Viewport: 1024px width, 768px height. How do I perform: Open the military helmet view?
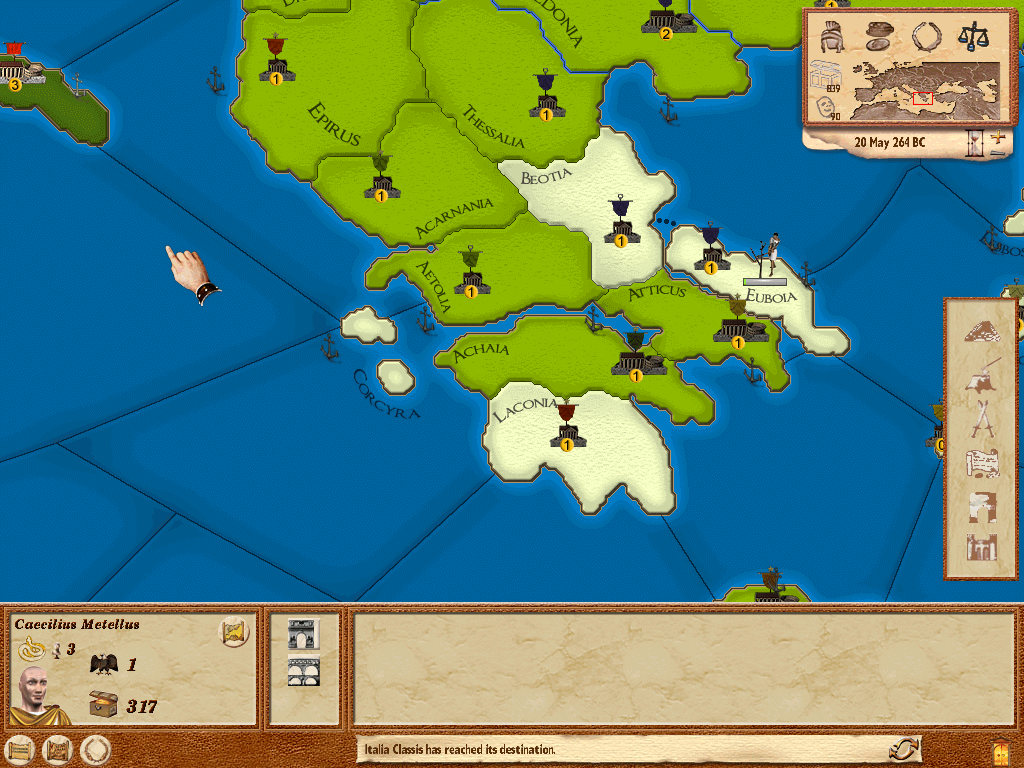pos(832,37)
